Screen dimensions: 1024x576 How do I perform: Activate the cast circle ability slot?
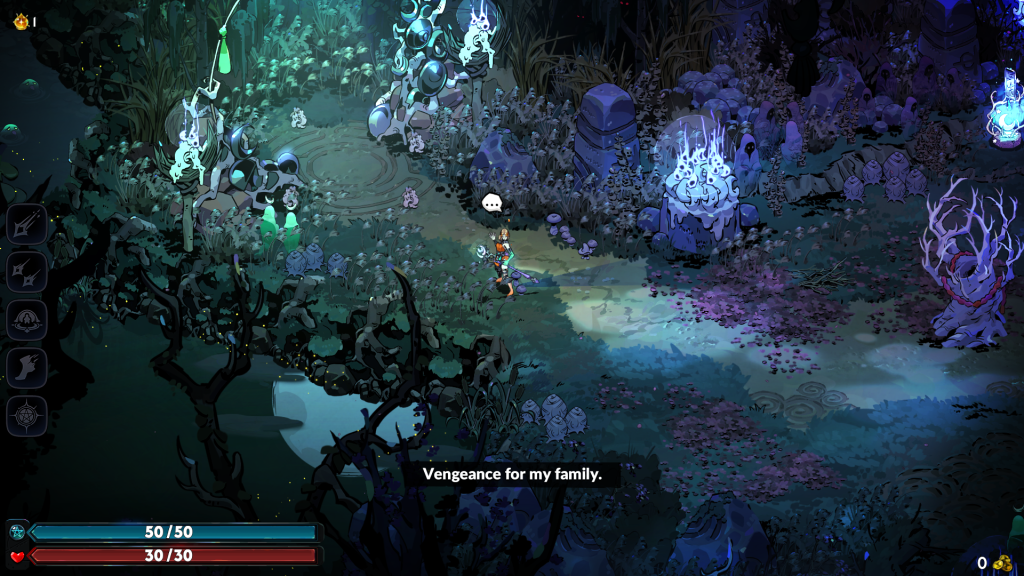tap(27, 319)
